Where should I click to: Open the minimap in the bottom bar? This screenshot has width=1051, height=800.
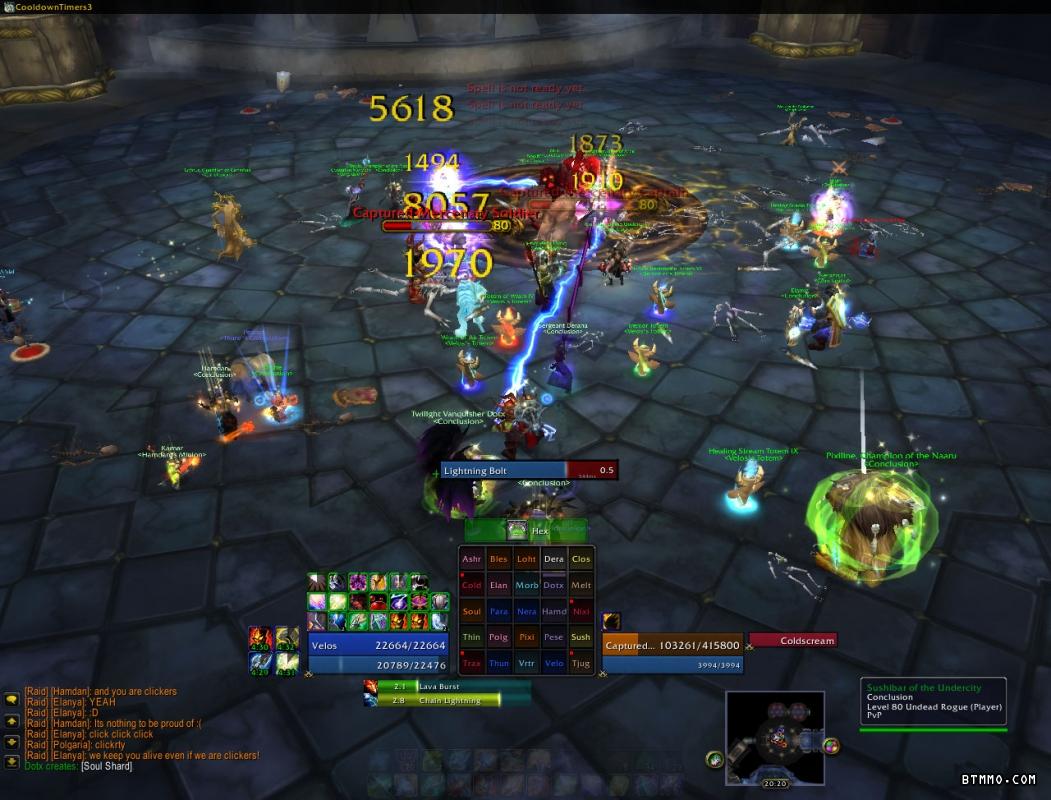point(775,738)
